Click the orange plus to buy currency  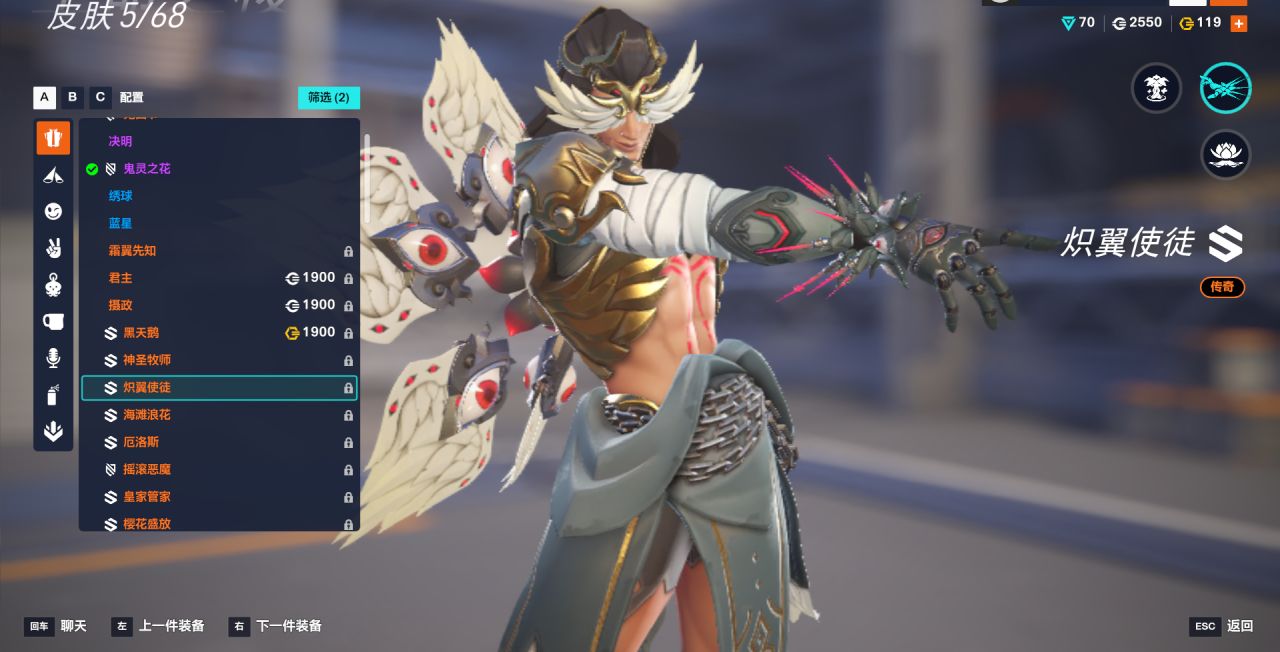coord(1238,23)
